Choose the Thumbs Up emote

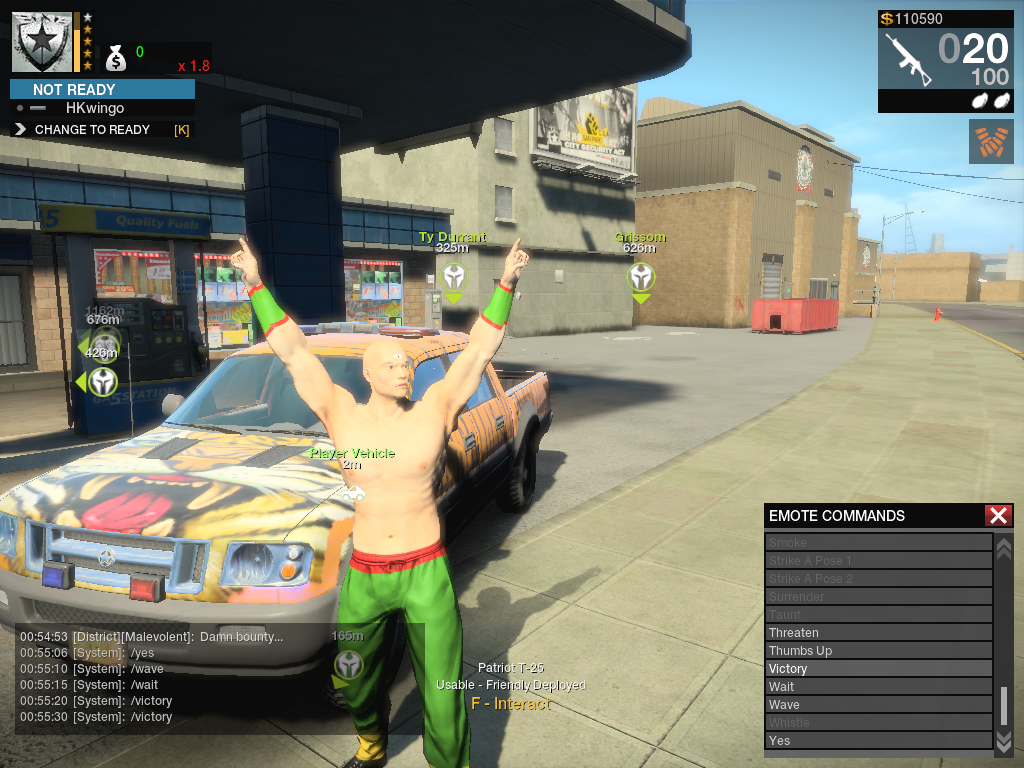pyautogui.click(x=878, y=651)
